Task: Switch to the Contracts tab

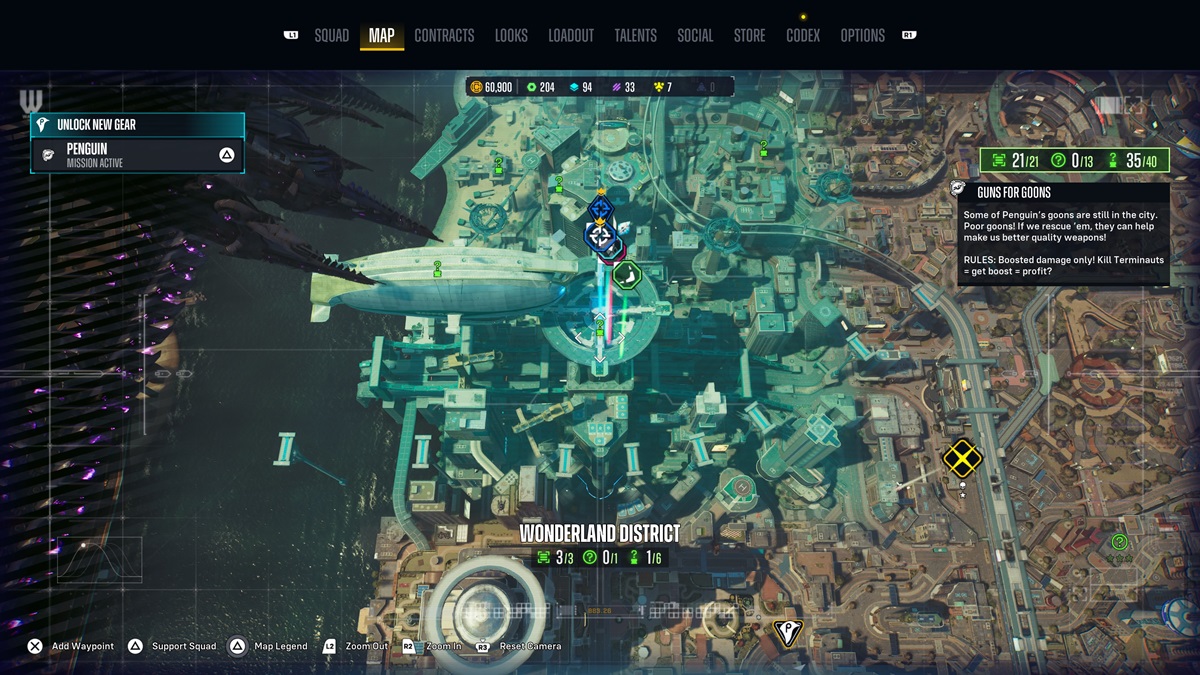Action: pos(444,36)
